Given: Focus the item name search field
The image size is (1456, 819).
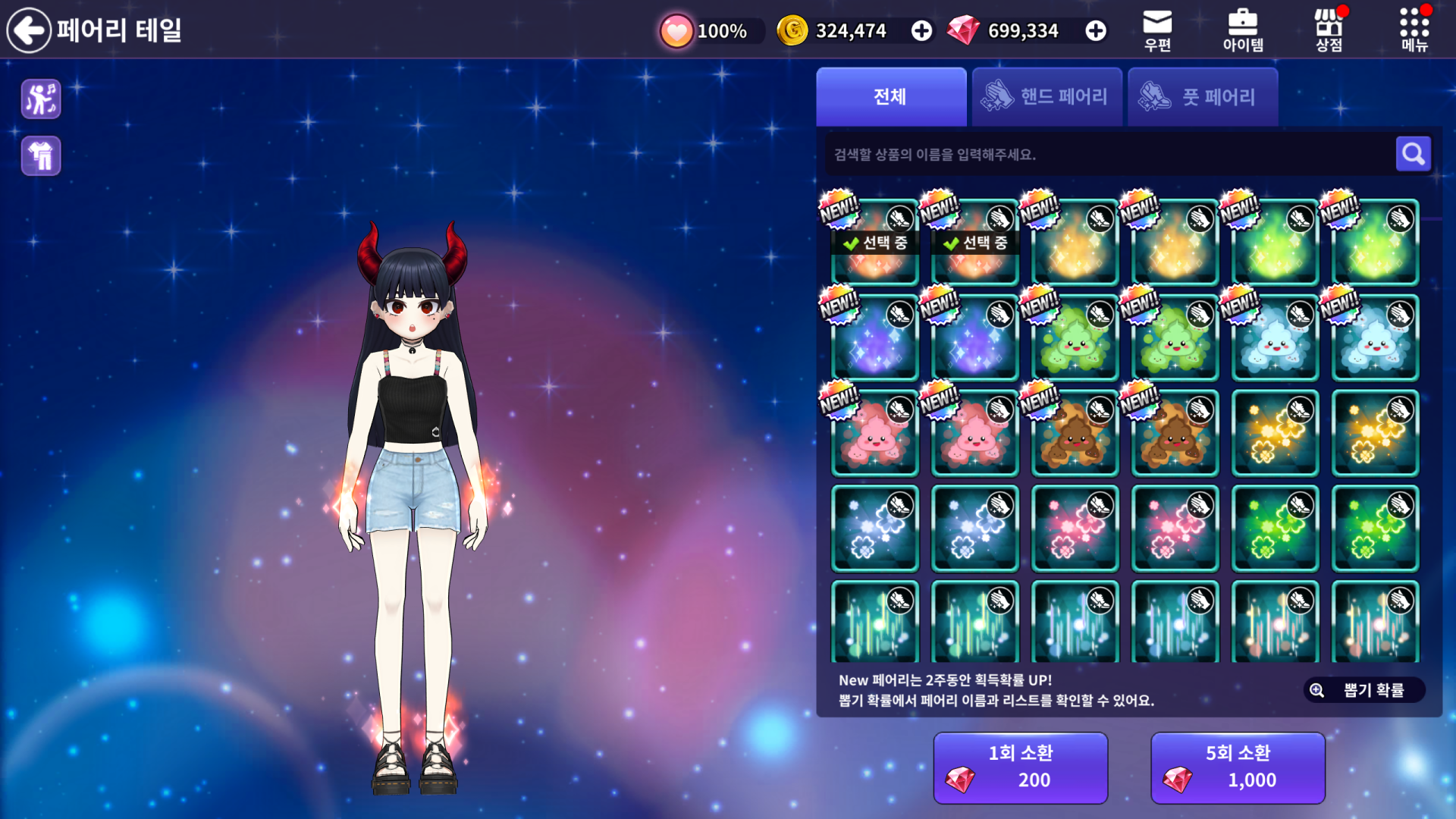Looking at the screenshot, I should coord(1107,155).
